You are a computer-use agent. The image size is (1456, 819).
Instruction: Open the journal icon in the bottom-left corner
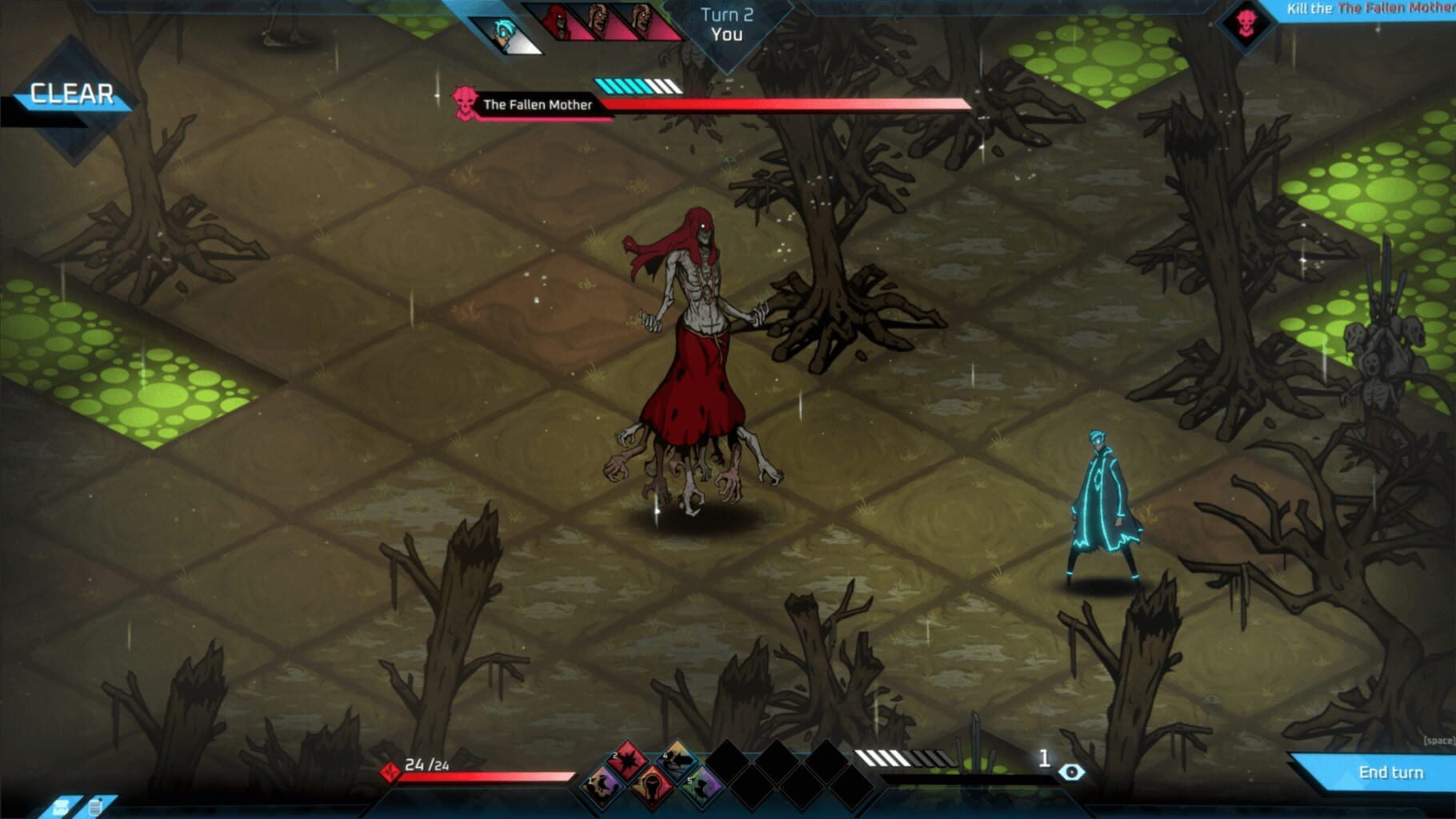click(x=94, y=807)
